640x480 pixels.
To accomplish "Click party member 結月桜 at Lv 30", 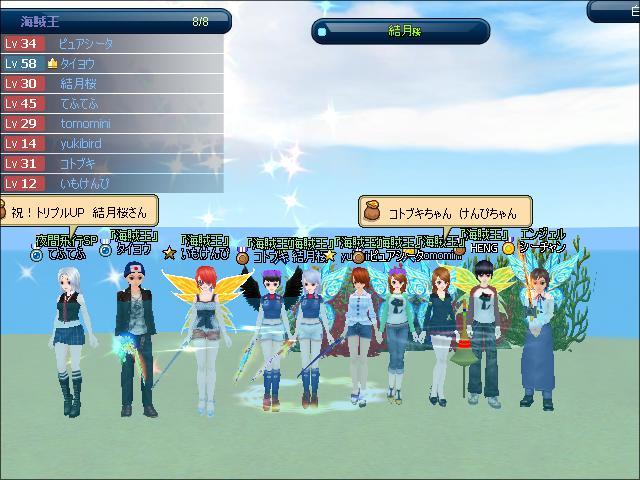I will pyautogui.click(x=110, y=84).
